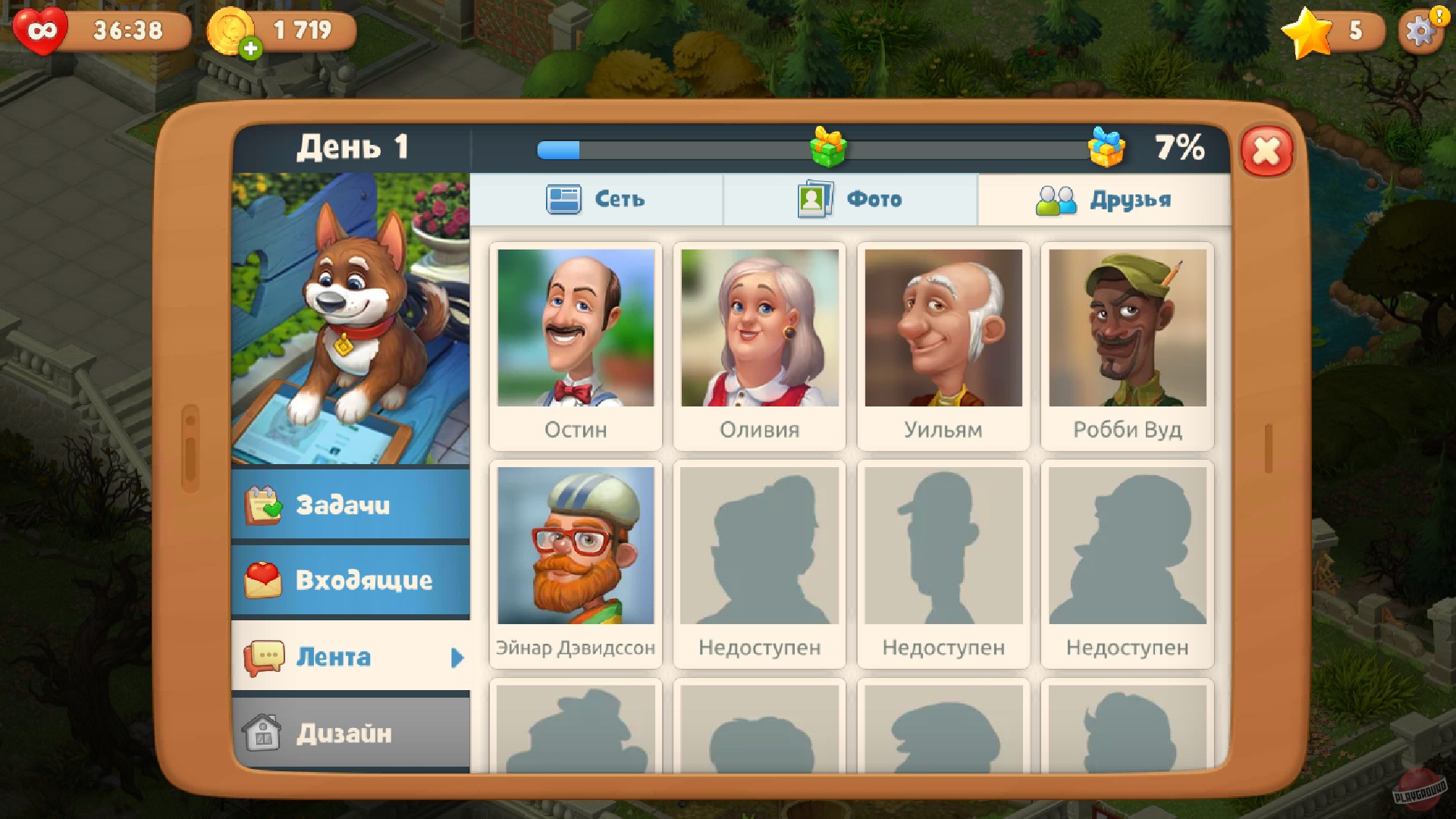Open Дизайн via house icon
This screenshot has width=1456, height=819.
(x=263, y=733)
